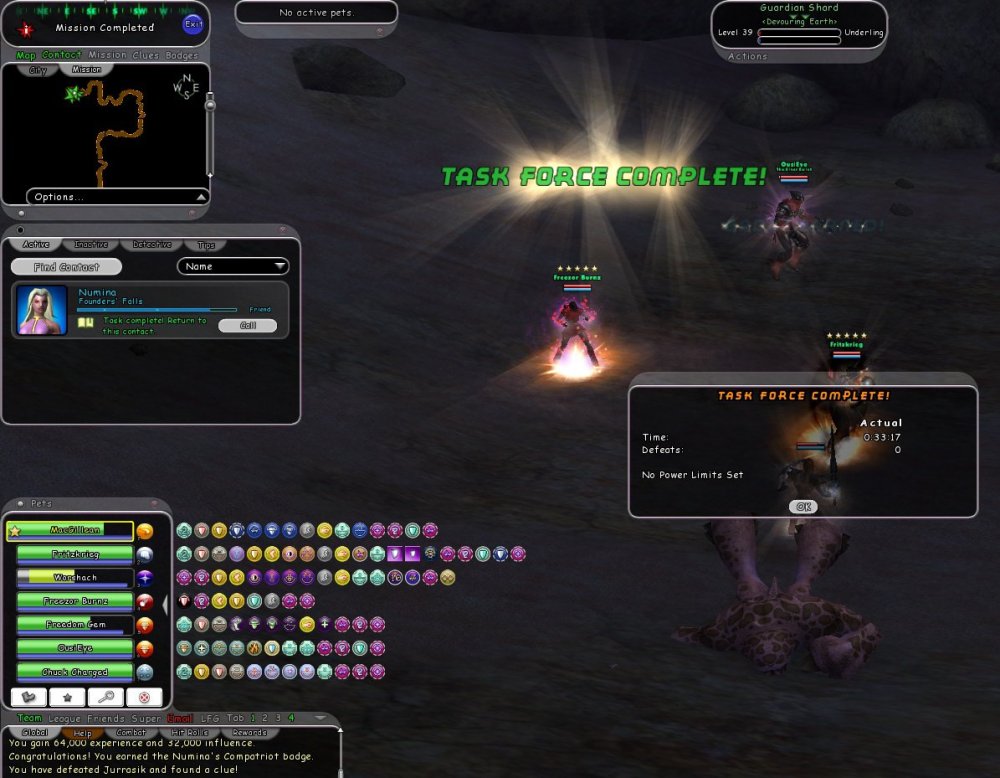The image size is (1000, 778).
Task: Click the Find Contact button
Action: click(66, 267)
